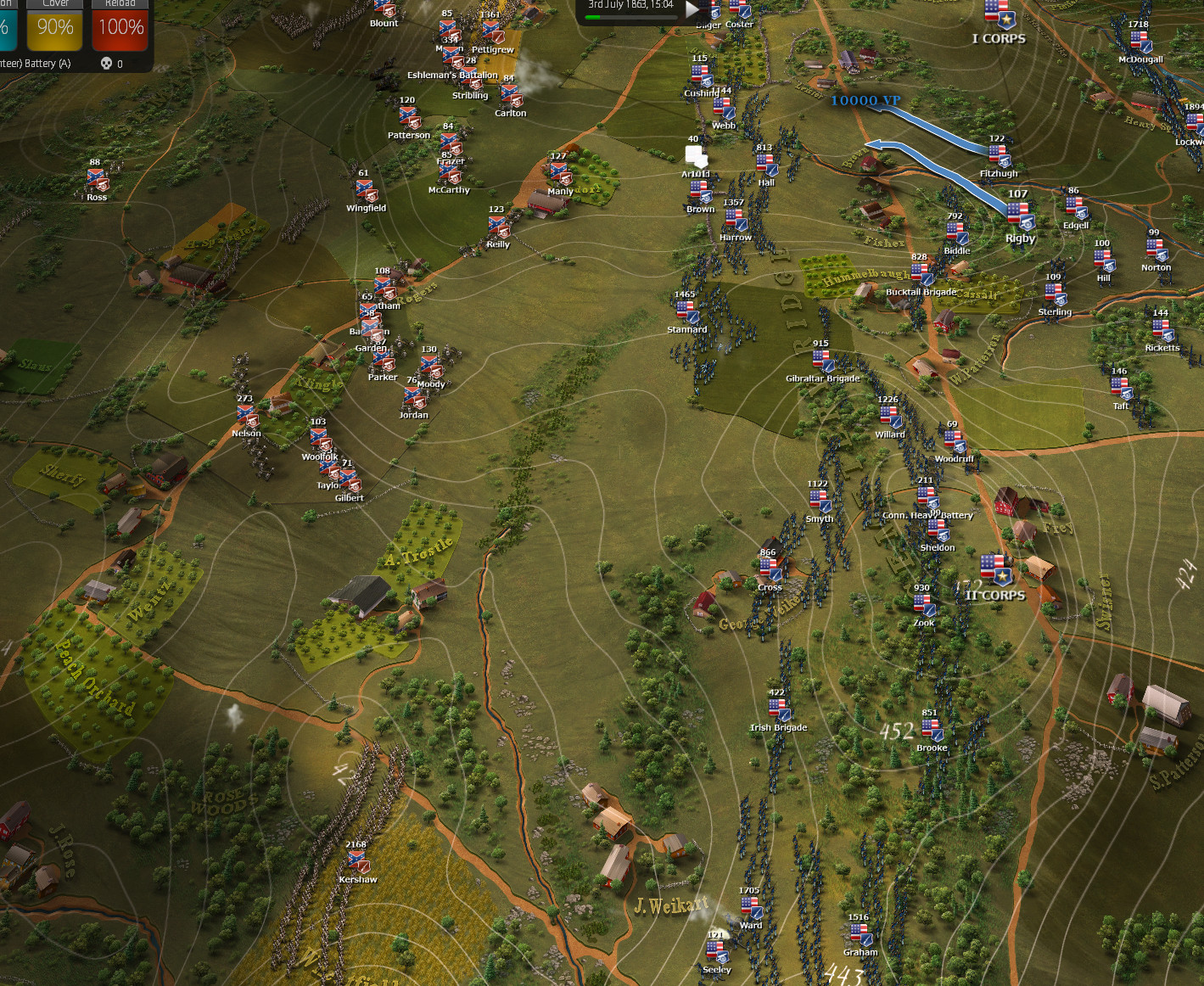
Task: Choose the Irish Brigade unit flag
Action: [778, 709]
